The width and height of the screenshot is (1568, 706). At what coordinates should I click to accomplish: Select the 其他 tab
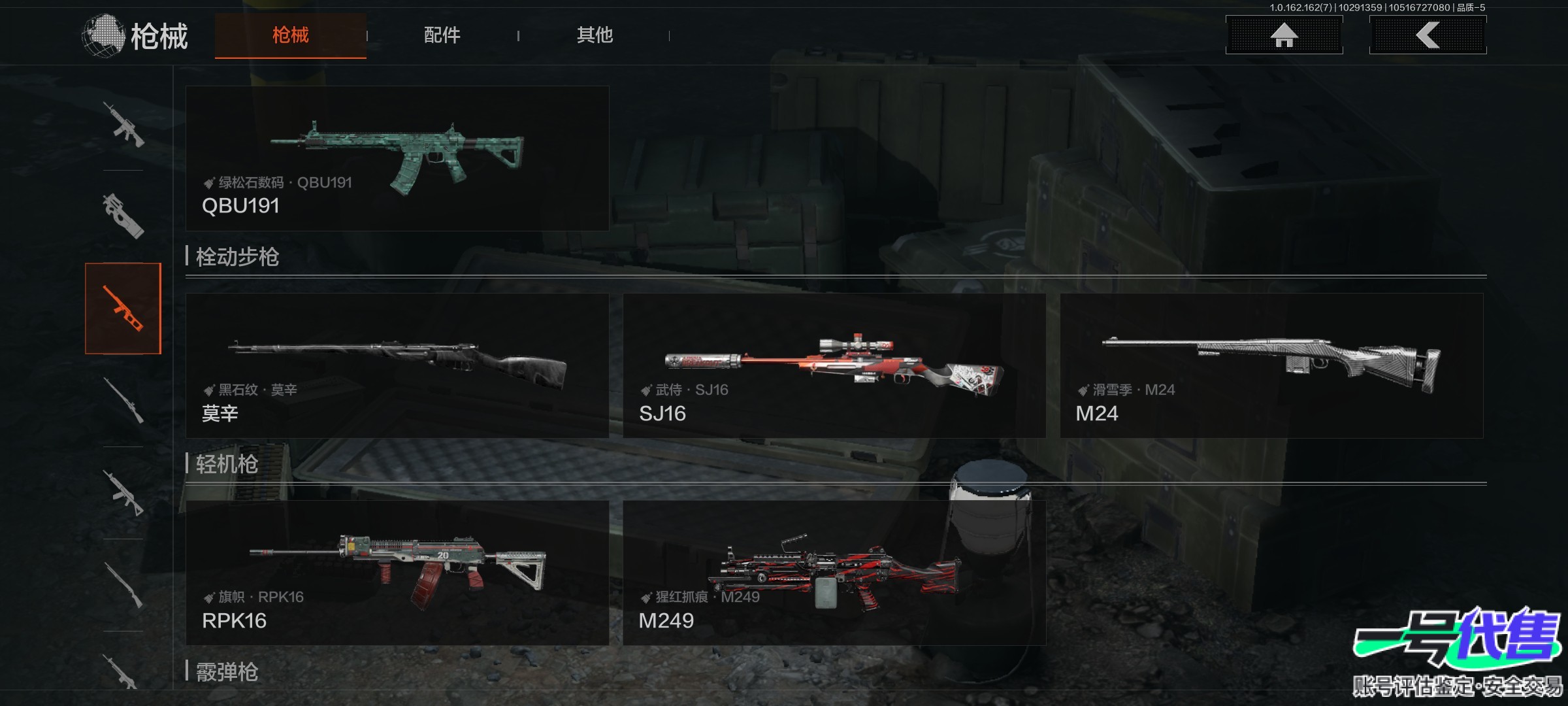(x=595, y=35)
